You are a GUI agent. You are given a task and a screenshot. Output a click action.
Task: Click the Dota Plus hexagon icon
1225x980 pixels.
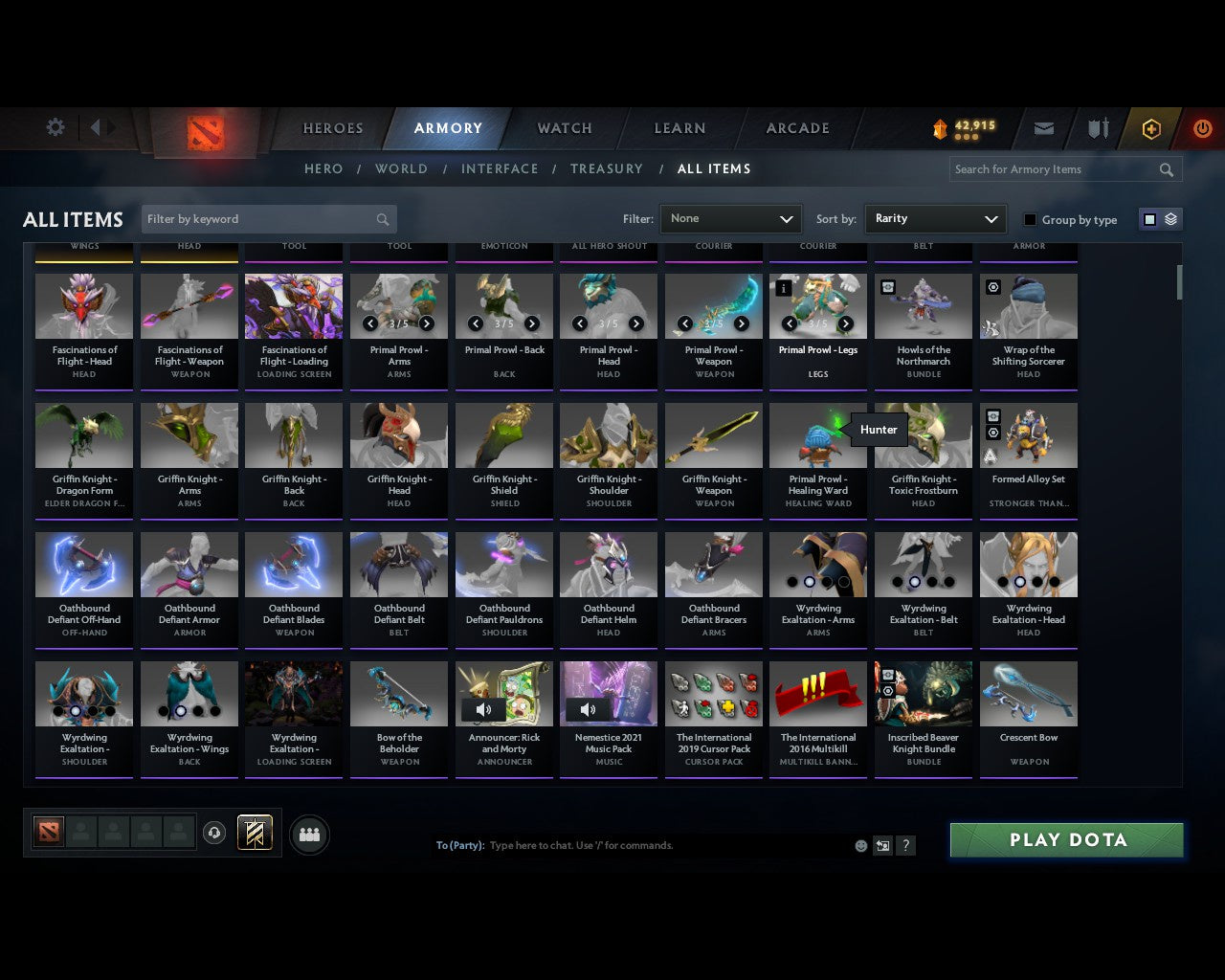[1149, 128]
